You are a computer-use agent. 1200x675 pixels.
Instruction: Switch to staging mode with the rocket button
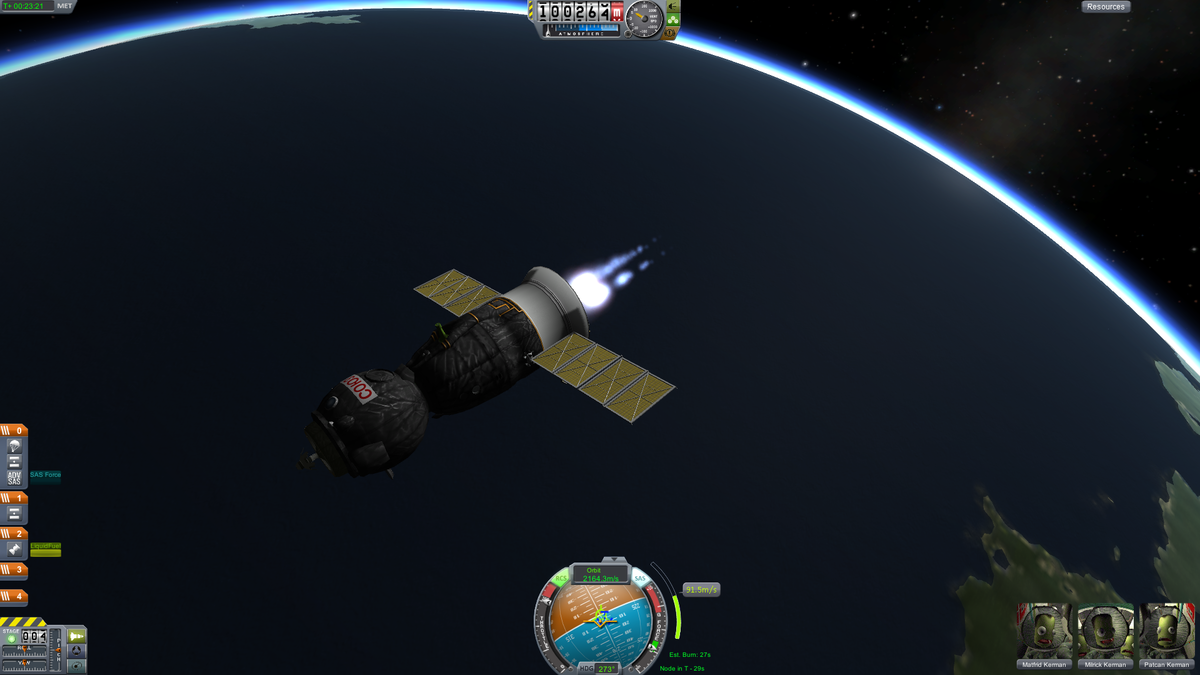click(77, 636)
